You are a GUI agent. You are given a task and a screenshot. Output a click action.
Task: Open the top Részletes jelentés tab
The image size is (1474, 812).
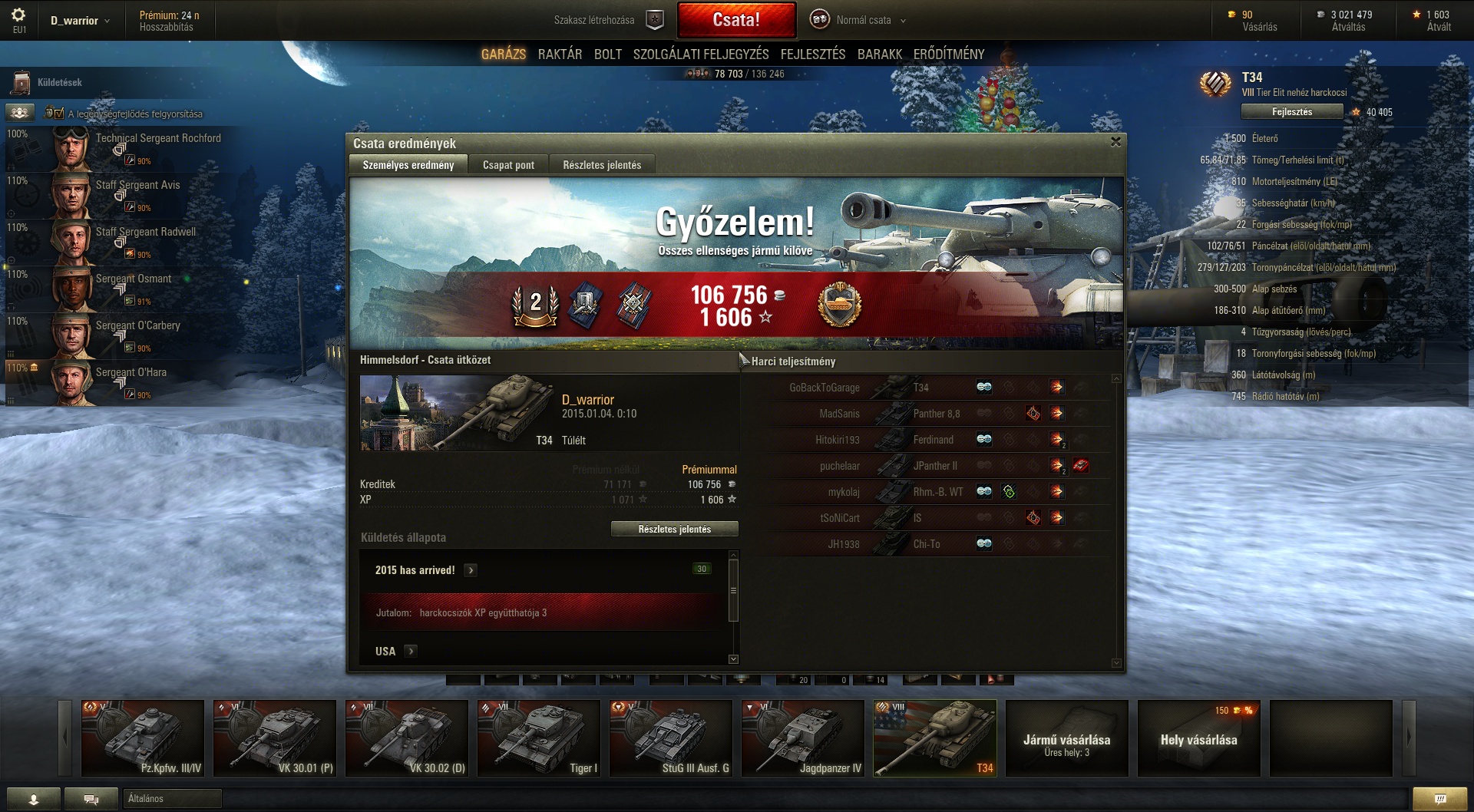click(x=602, y=165)
